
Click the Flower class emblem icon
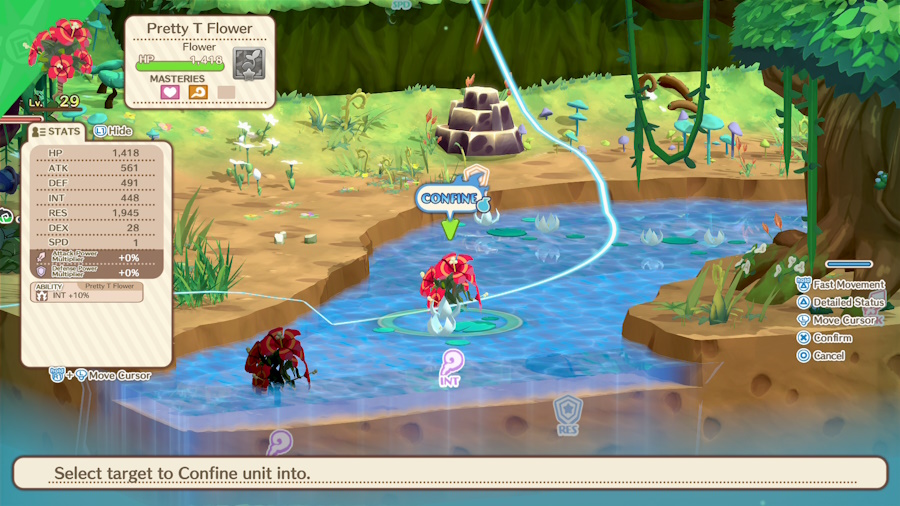point(248,63)
